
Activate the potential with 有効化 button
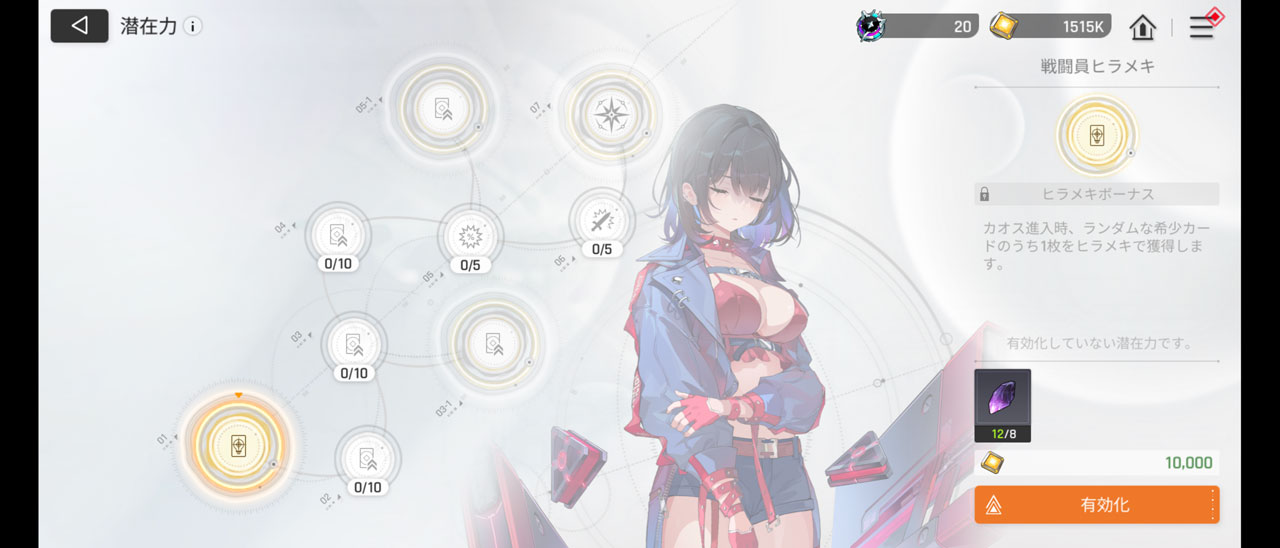1096,505
